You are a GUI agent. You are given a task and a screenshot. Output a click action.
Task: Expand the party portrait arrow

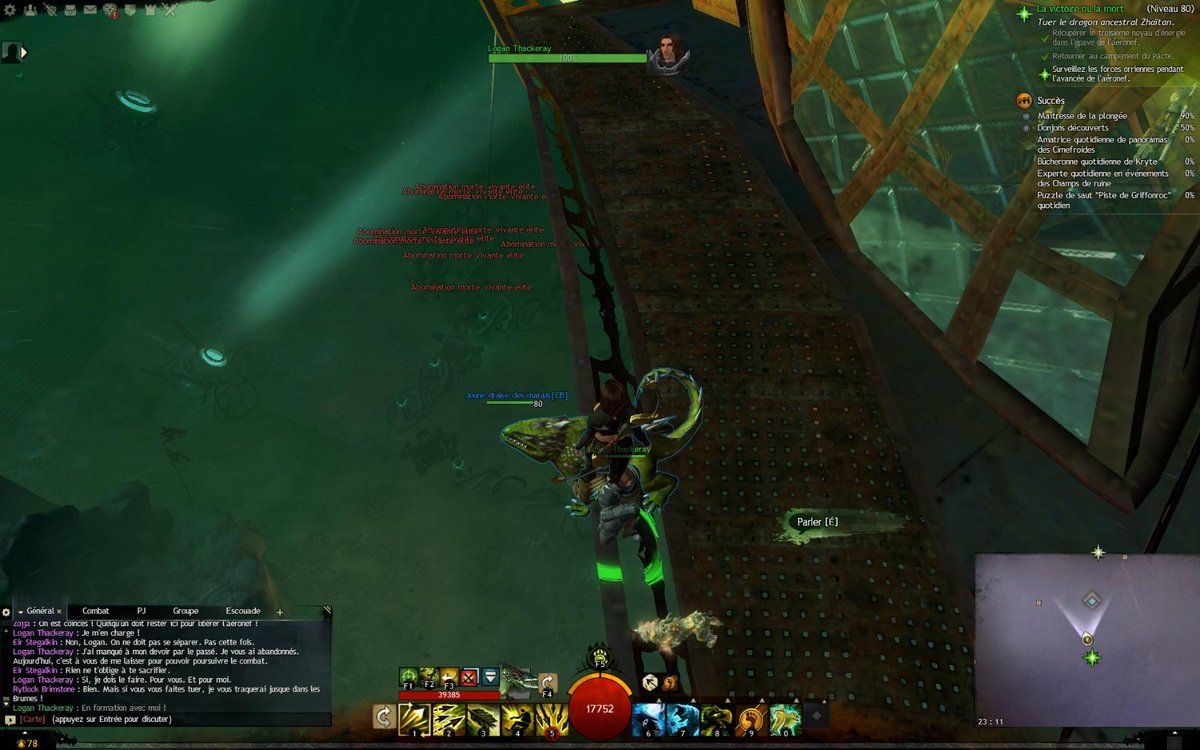(x=23, y=52)
